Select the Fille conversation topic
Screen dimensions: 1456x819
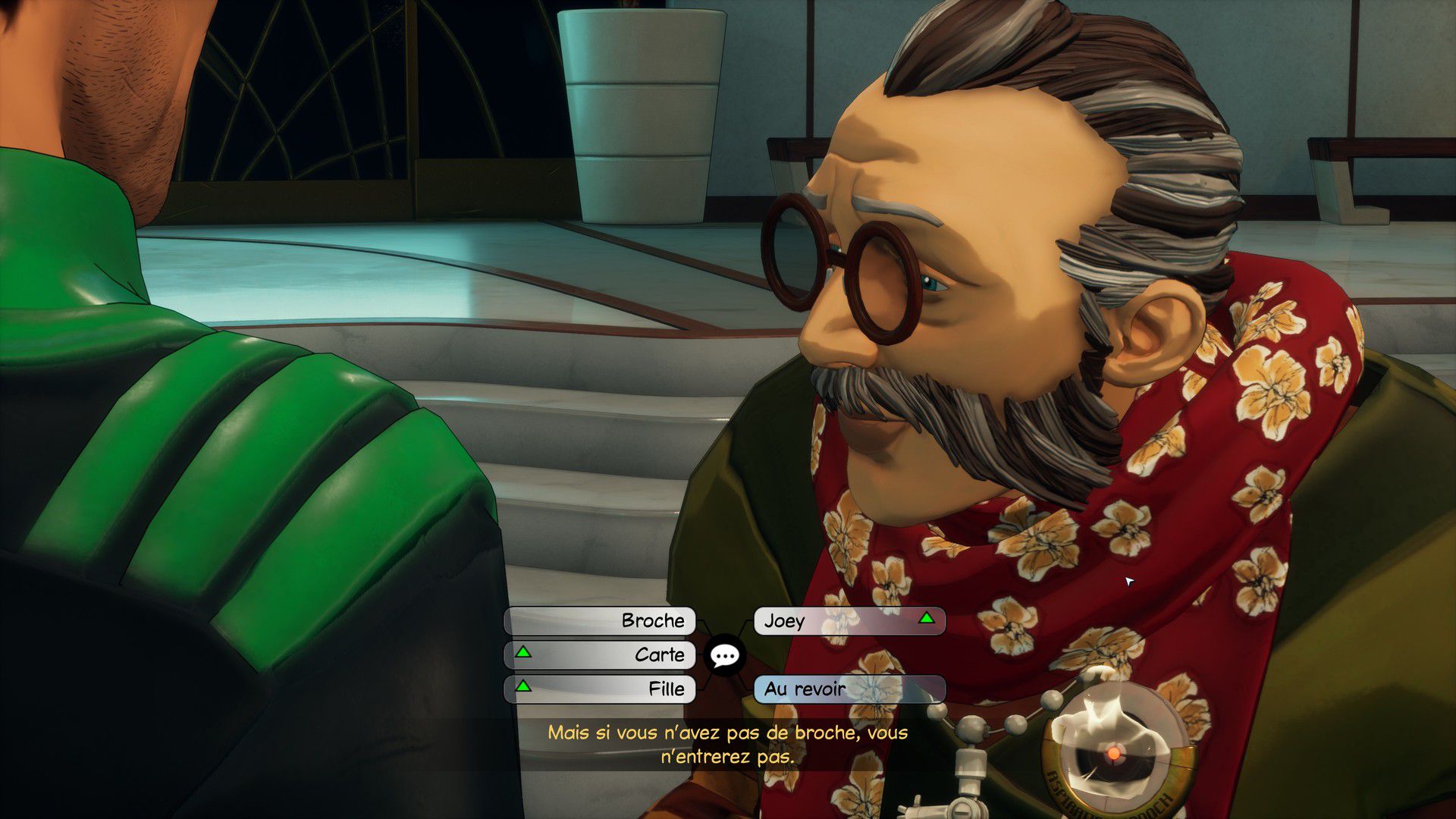tap(600, 689)
